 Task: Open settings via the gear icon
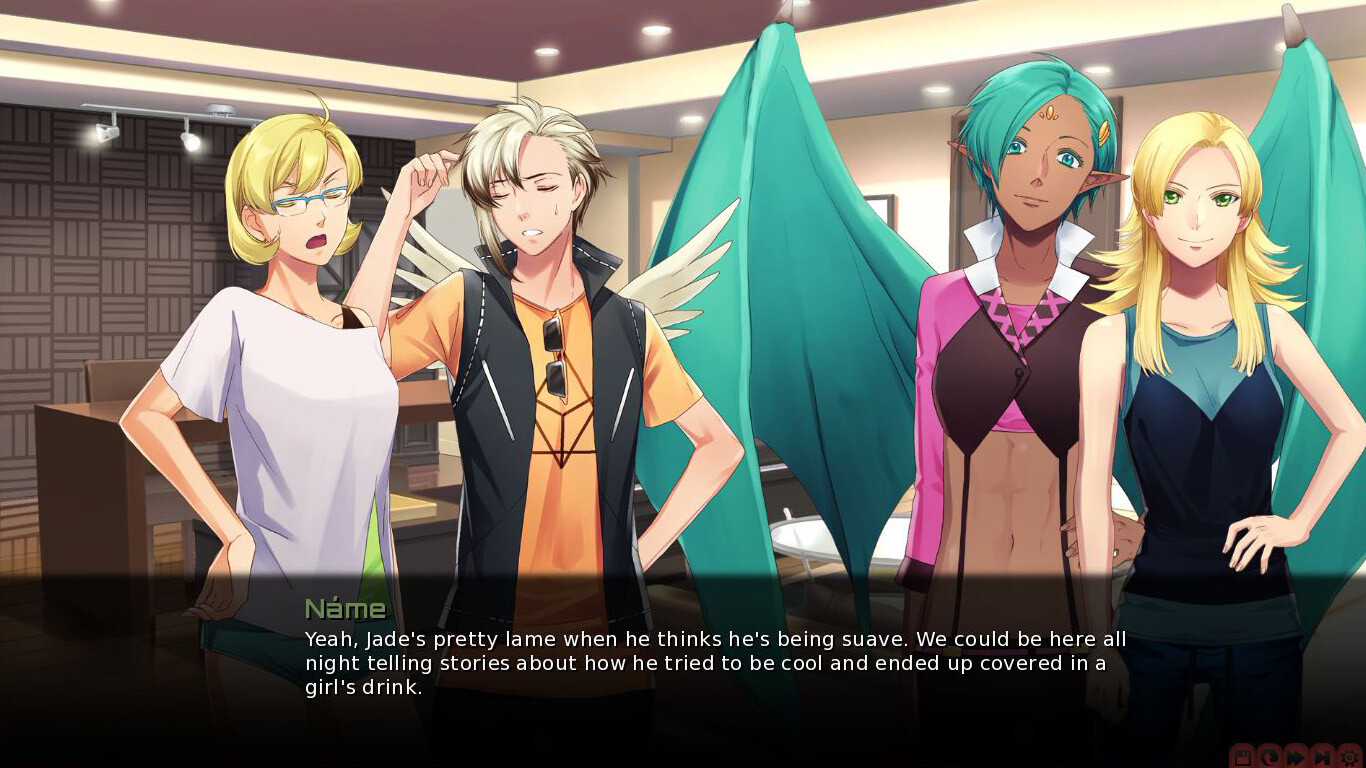1350,757
